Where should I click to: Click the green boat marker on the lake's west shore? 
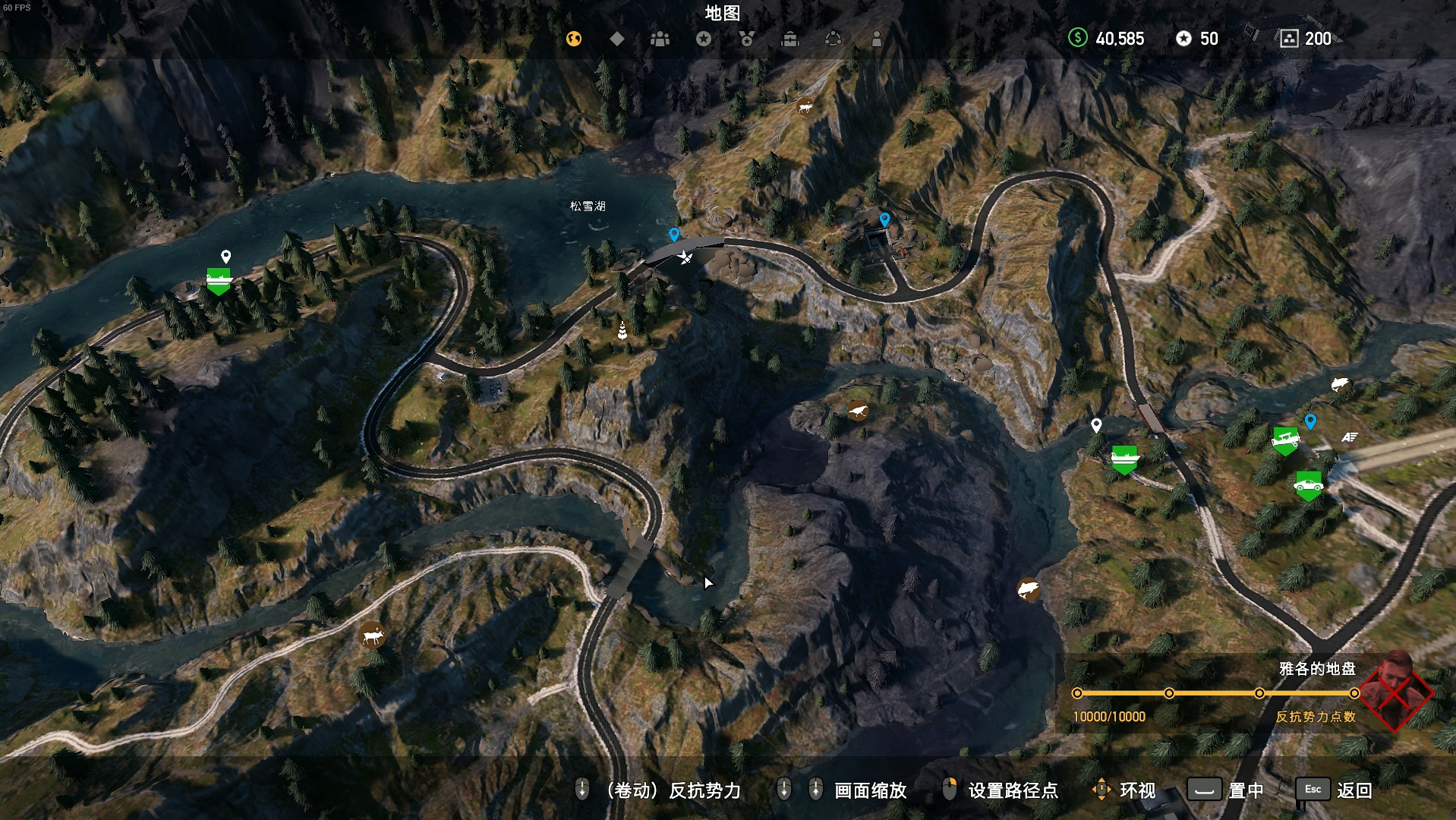pyautogui.click(x=219, y=280)
